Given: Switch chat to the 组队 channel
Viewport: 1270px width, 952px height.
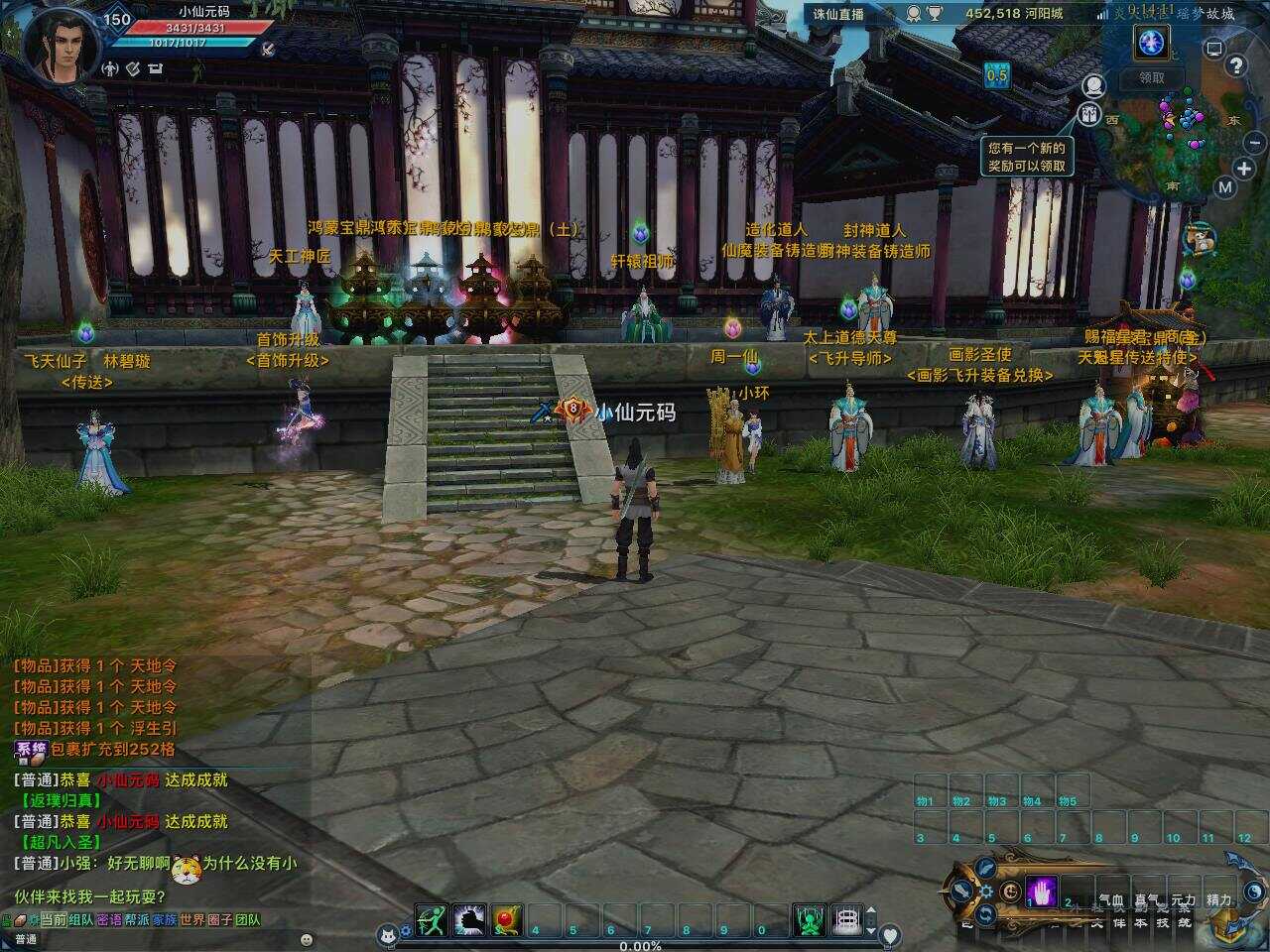Looking at the screenshot, I should [81, 919].
